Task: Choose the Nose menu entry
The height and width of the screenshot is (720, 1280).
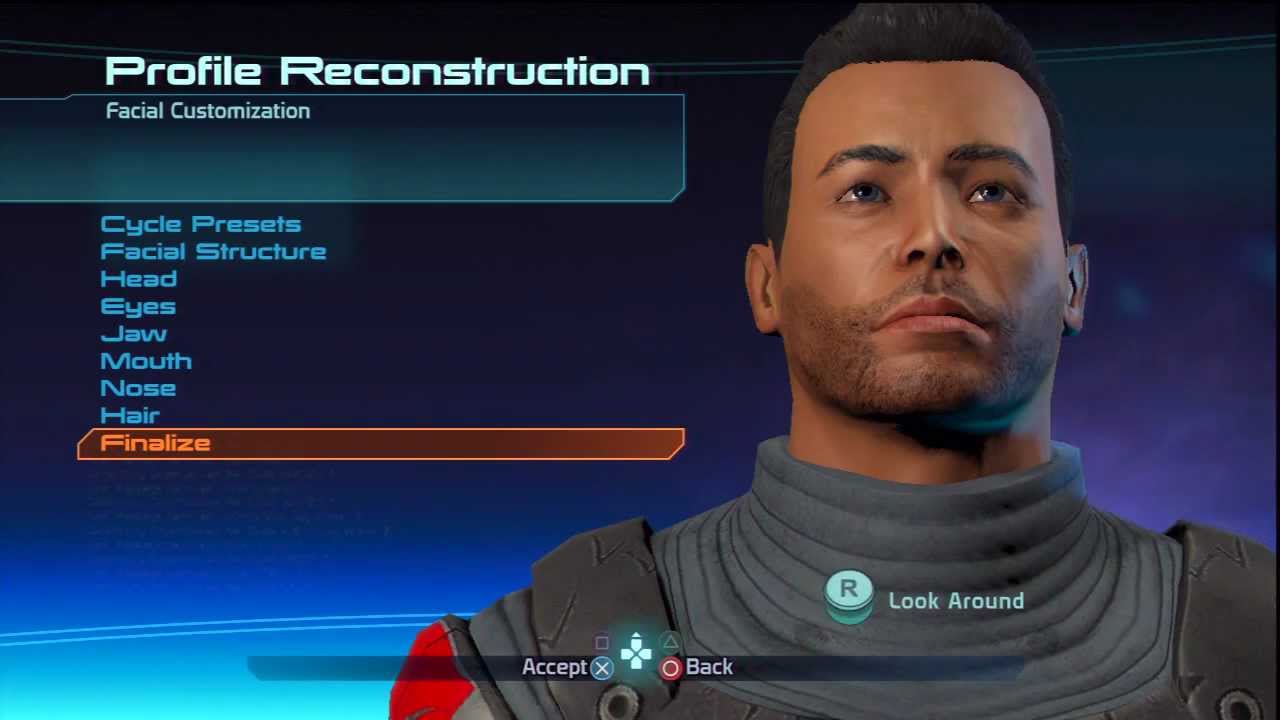Action: point(138,388)
